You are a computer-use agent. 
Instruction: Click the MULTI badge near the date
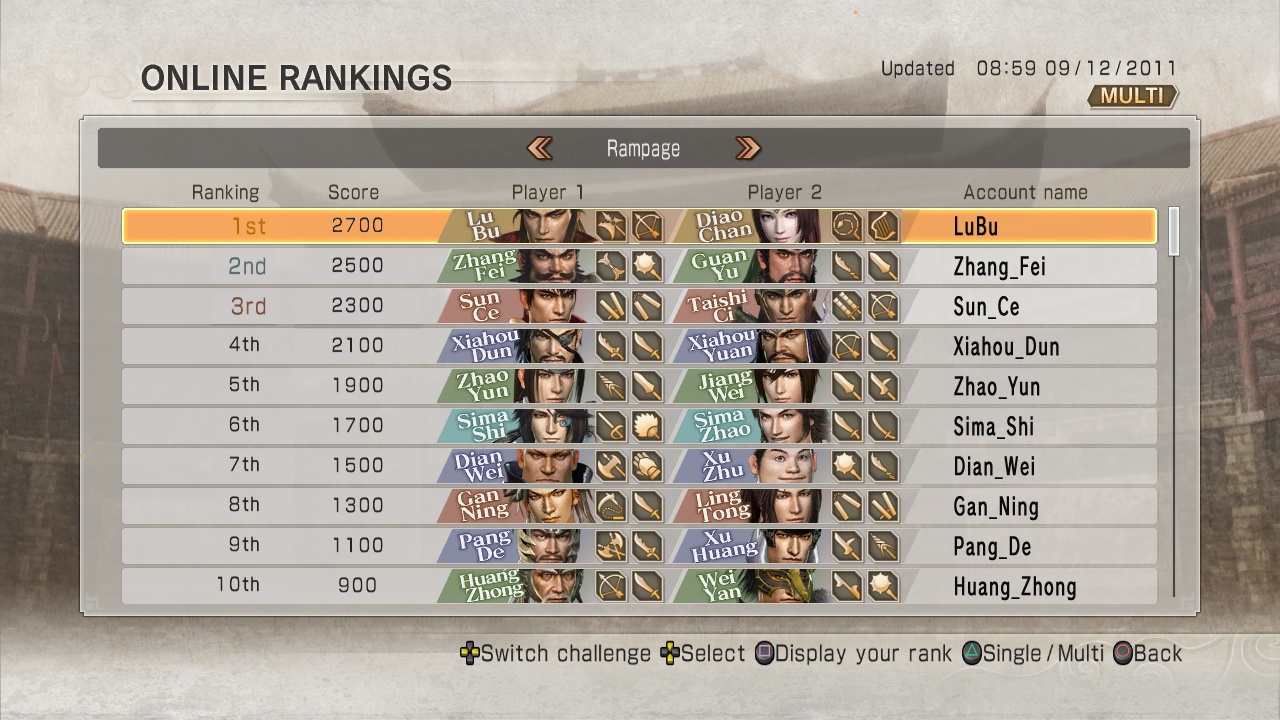tap(1131, 96)
